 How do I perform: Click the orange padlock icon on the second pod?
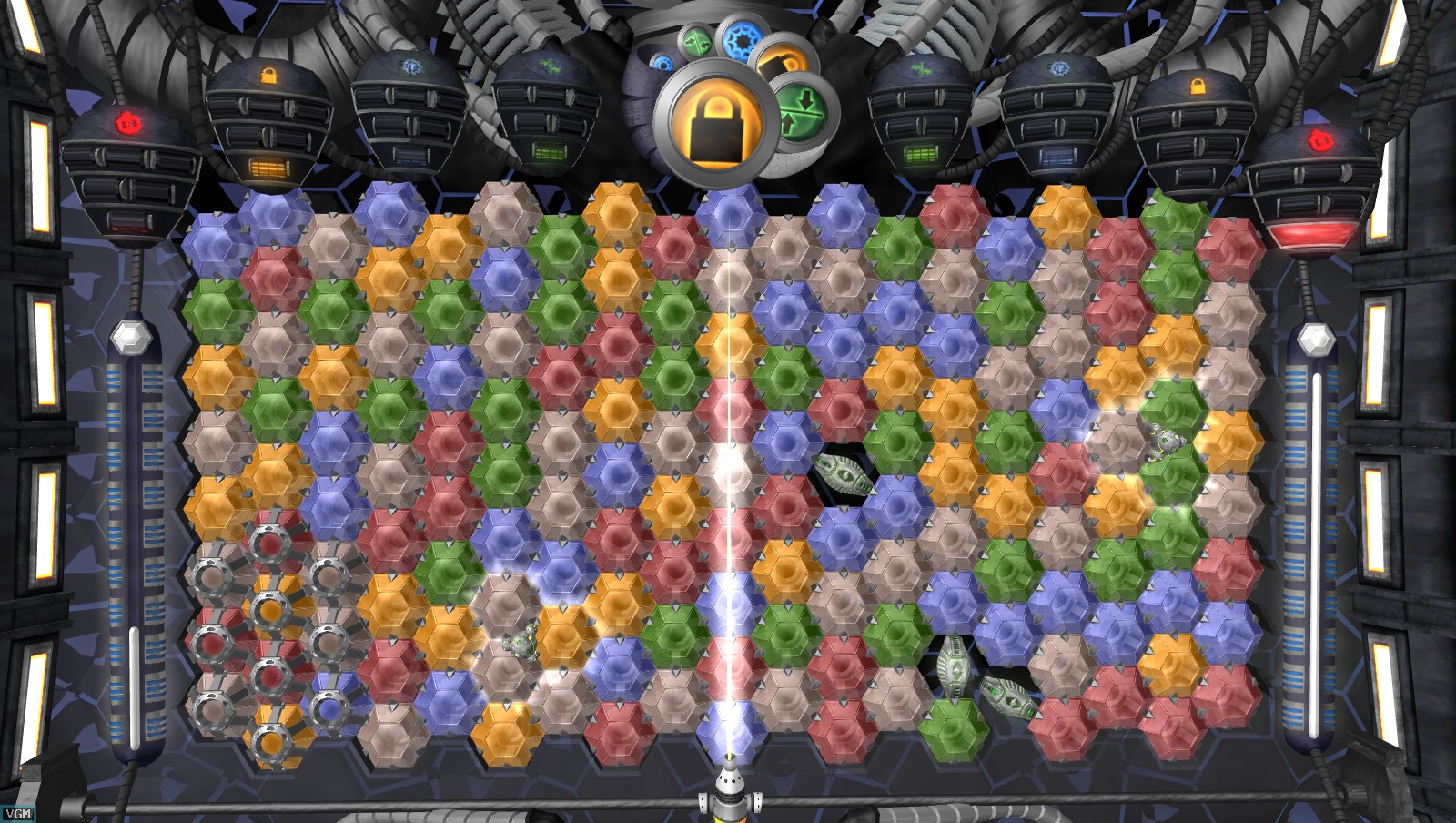pos(268,76)
